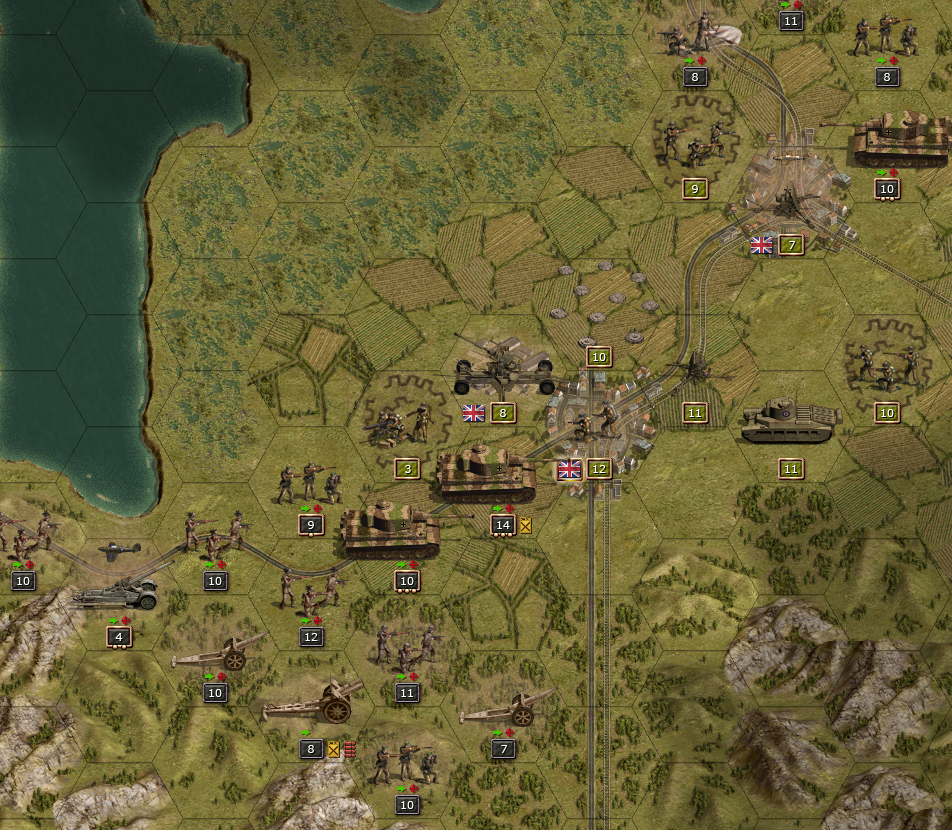
Task: Select the Tiger tank with strength 14
Action: (x=487, y=475)
